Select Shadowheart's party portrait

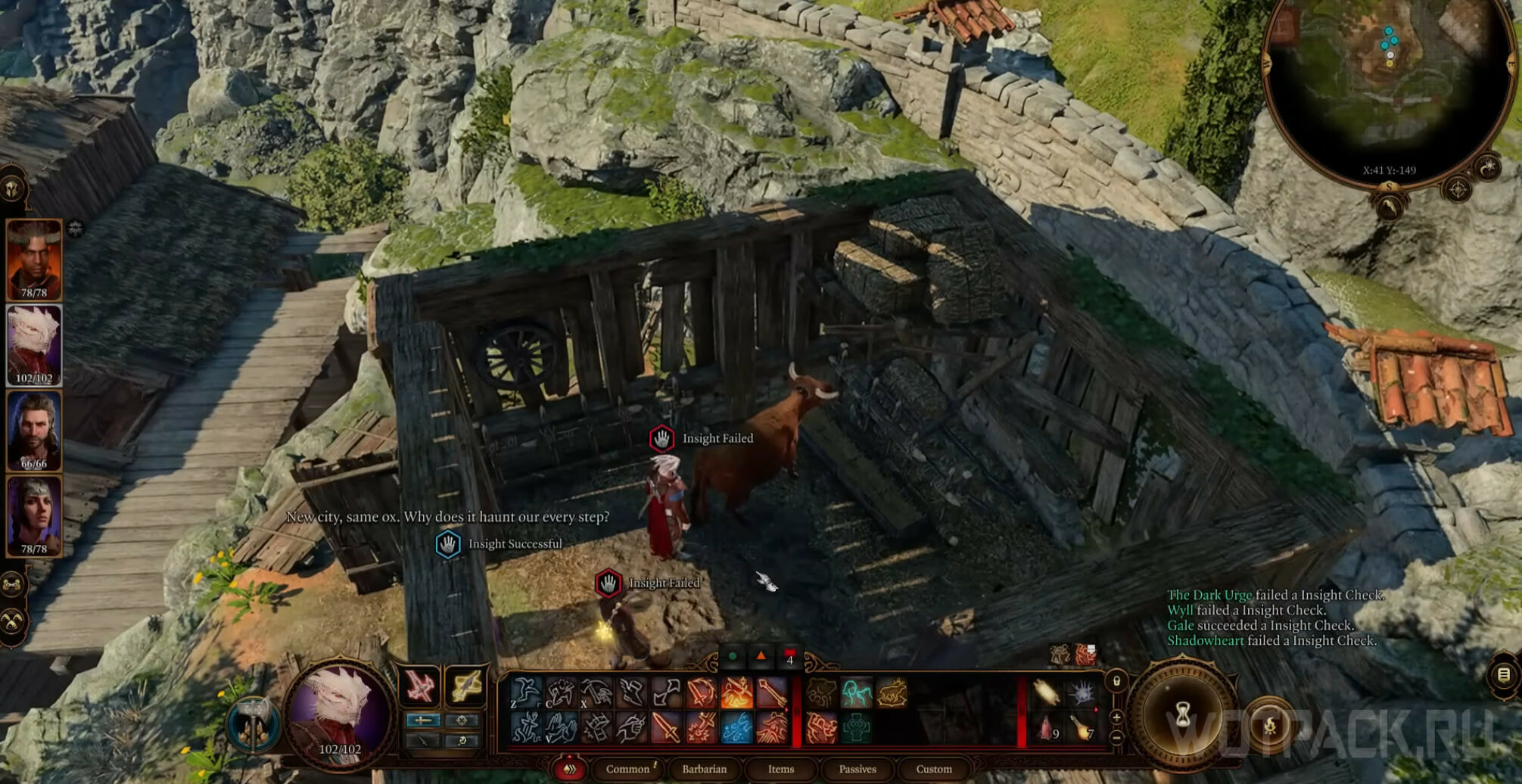(x=34, y=517)
